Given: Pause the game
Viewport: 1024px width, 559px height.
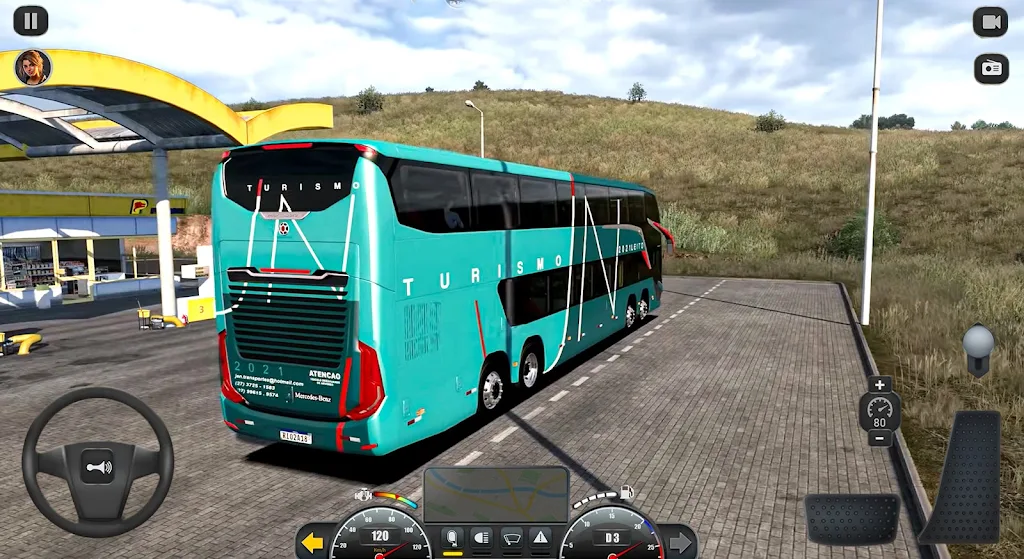Looking at the screenshot, I should (x=31, y=20).
